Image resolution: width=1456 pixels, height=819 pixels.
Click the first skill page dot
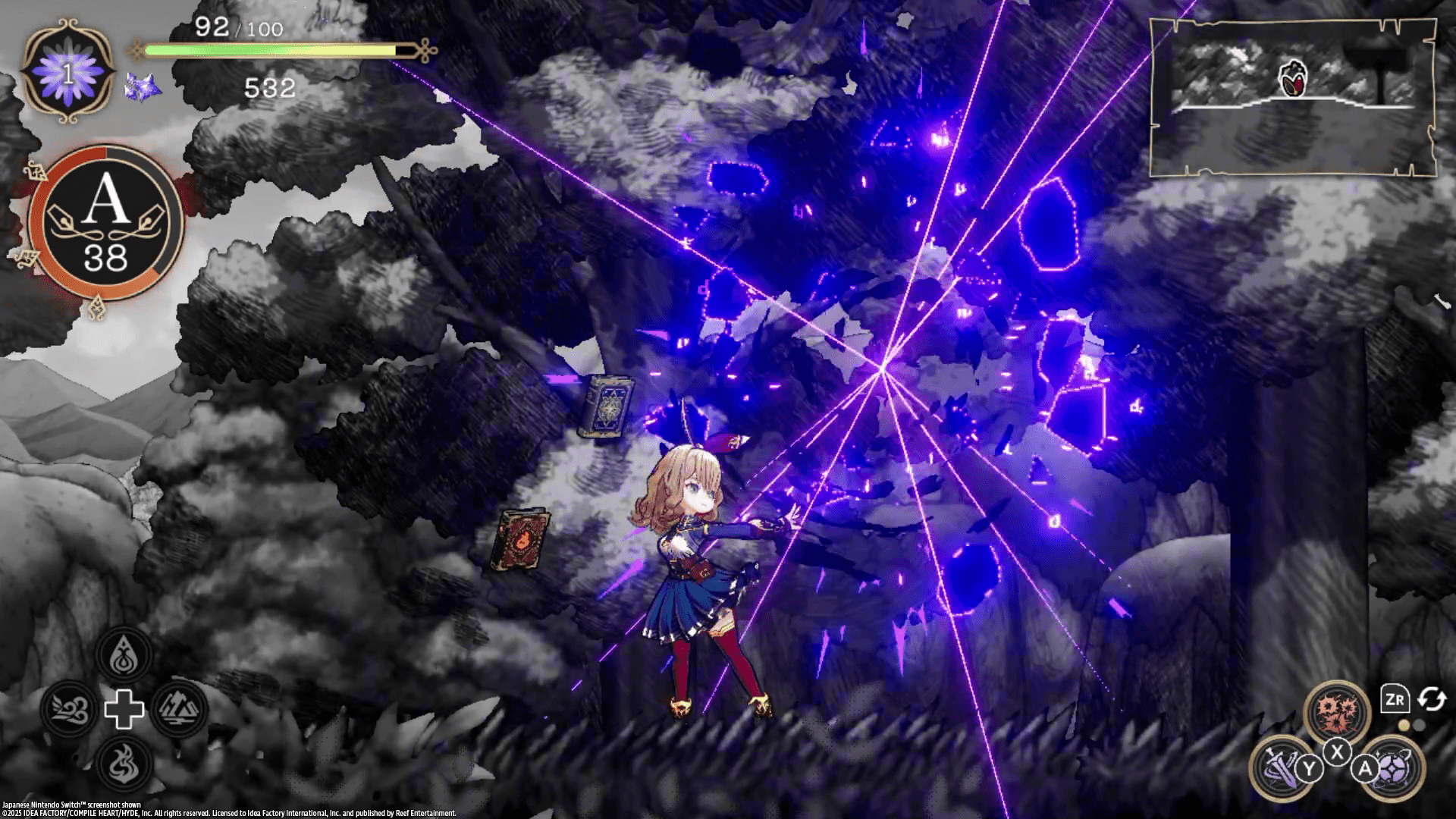point(1404,724)
